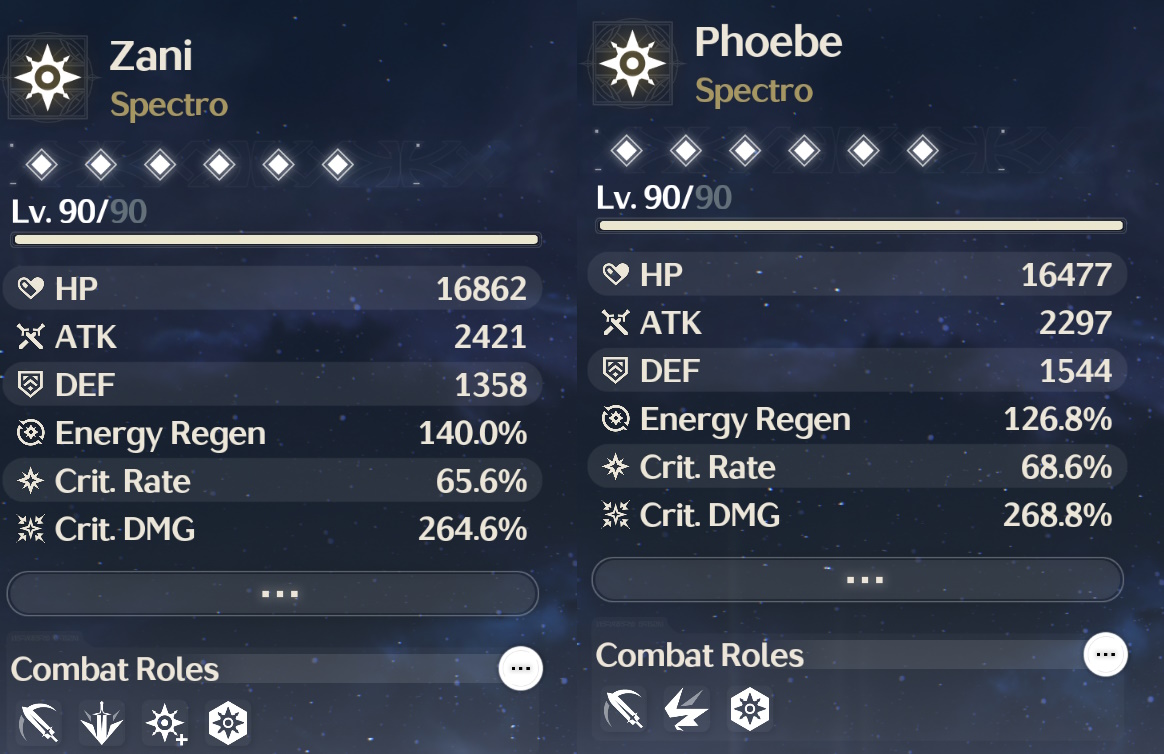The image size is (1164, 754).
Task: Choose Phoebe's lightning bolt combat role icon
Action: point(687,709)
